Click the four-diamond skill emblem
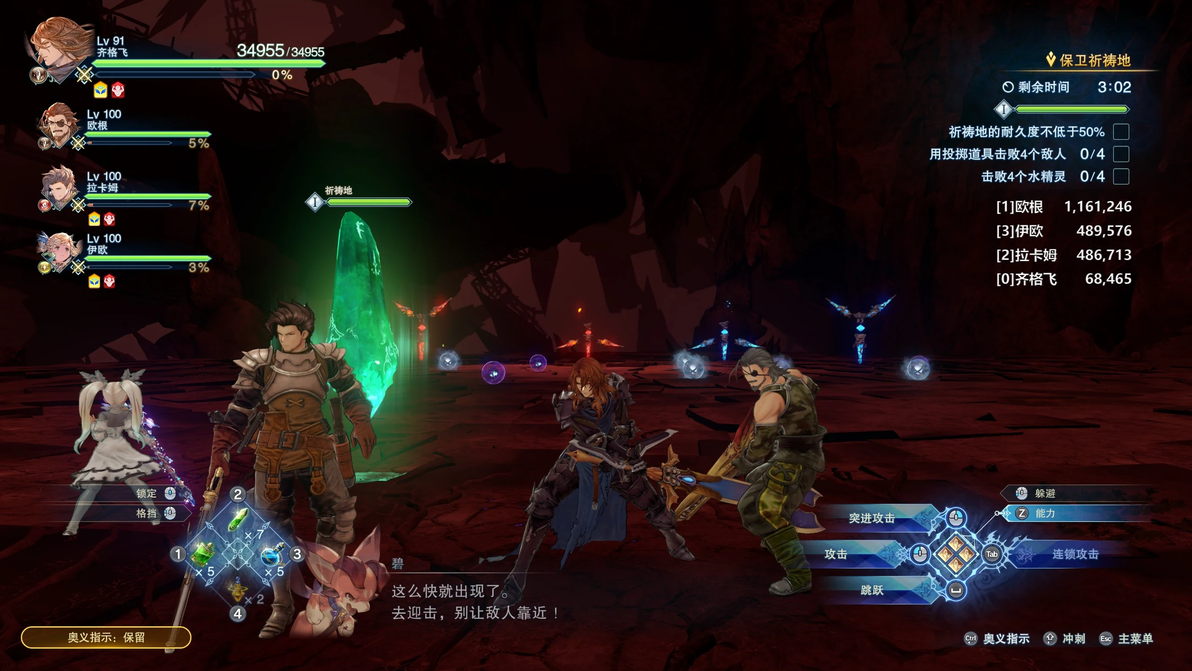Viewport: 1192px width, 671px height. coord(956,552)
